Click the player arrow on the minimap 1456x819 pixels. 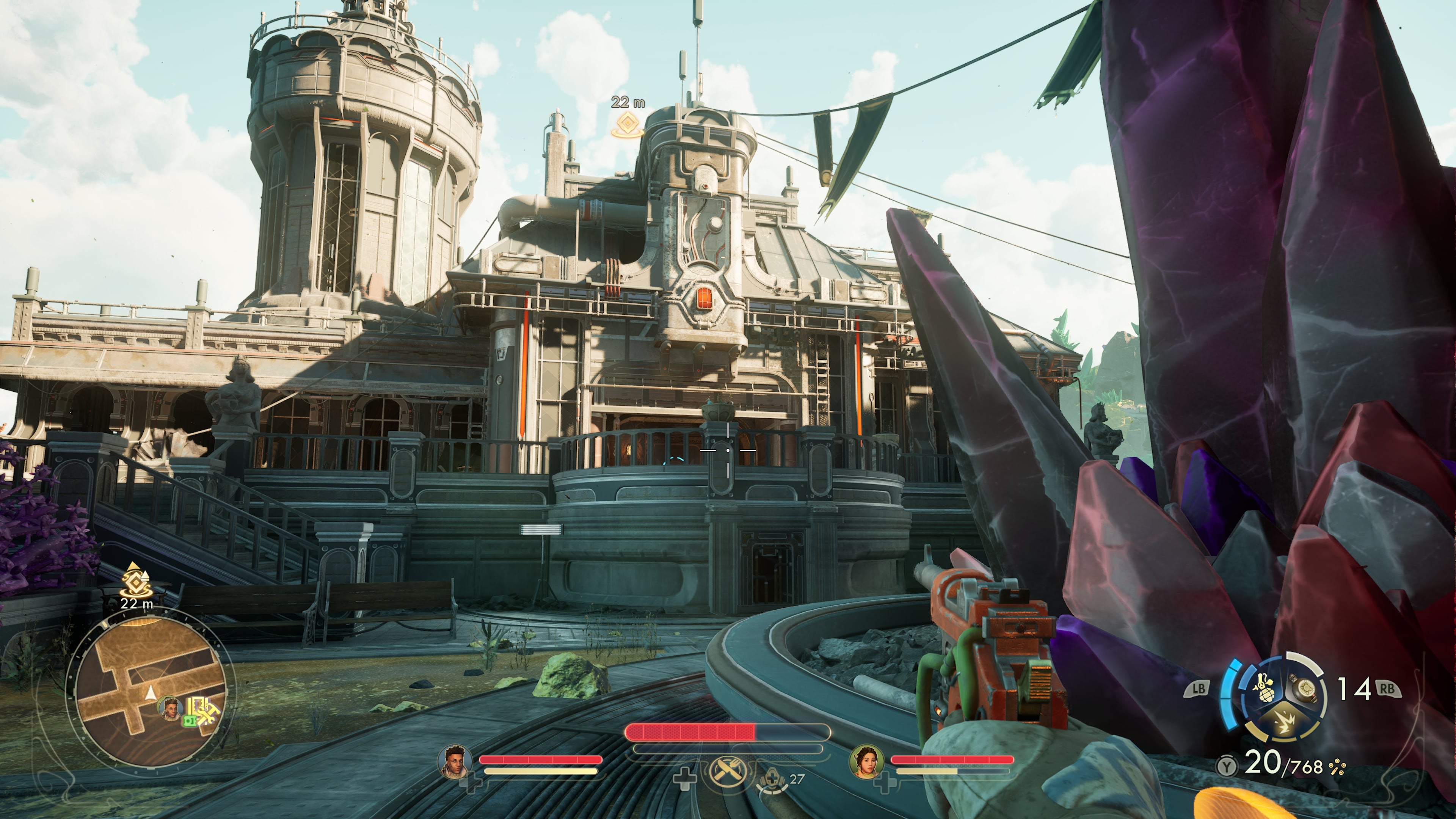(x=151, y=693)
